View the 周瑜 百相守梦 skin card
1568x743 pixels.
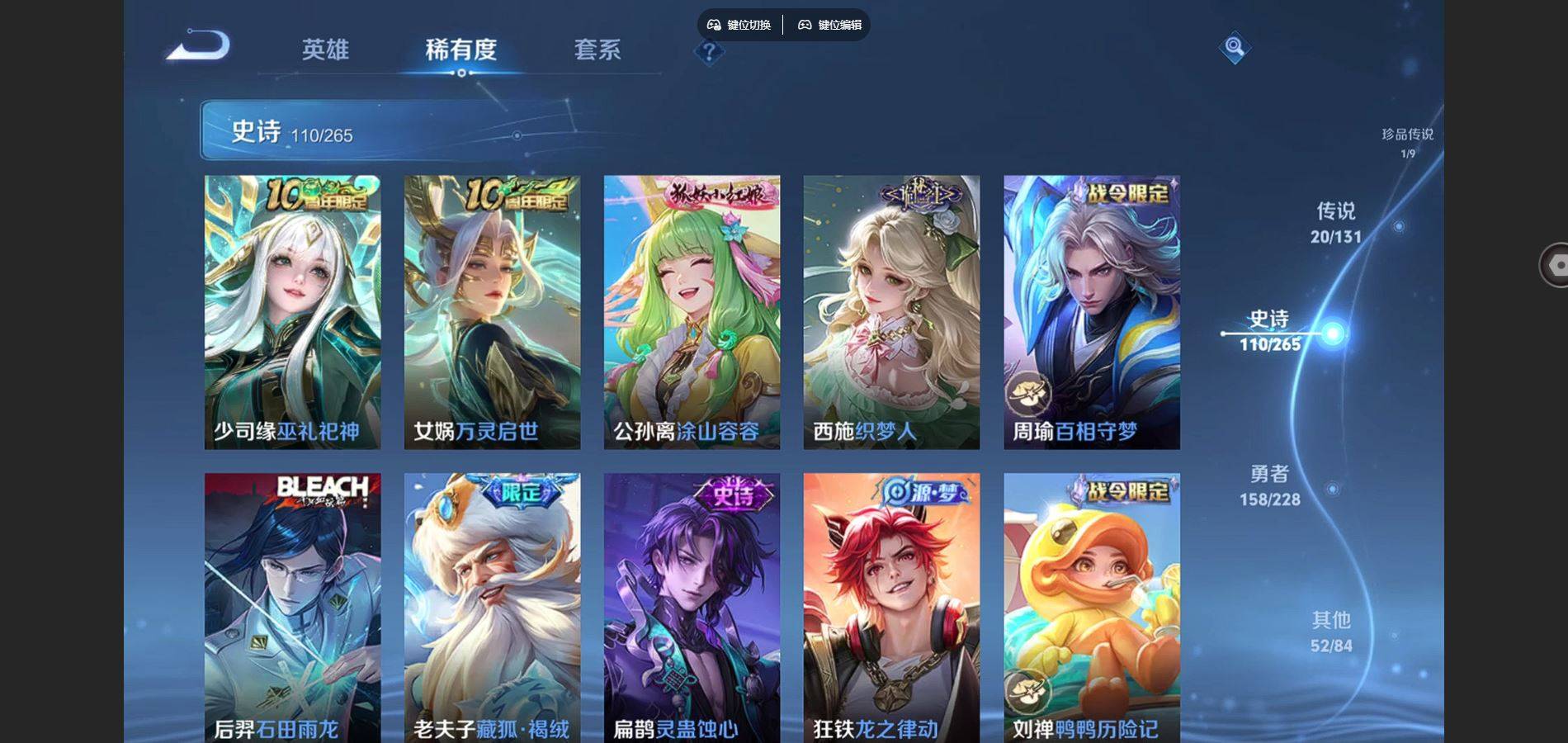click(1091, 312)
